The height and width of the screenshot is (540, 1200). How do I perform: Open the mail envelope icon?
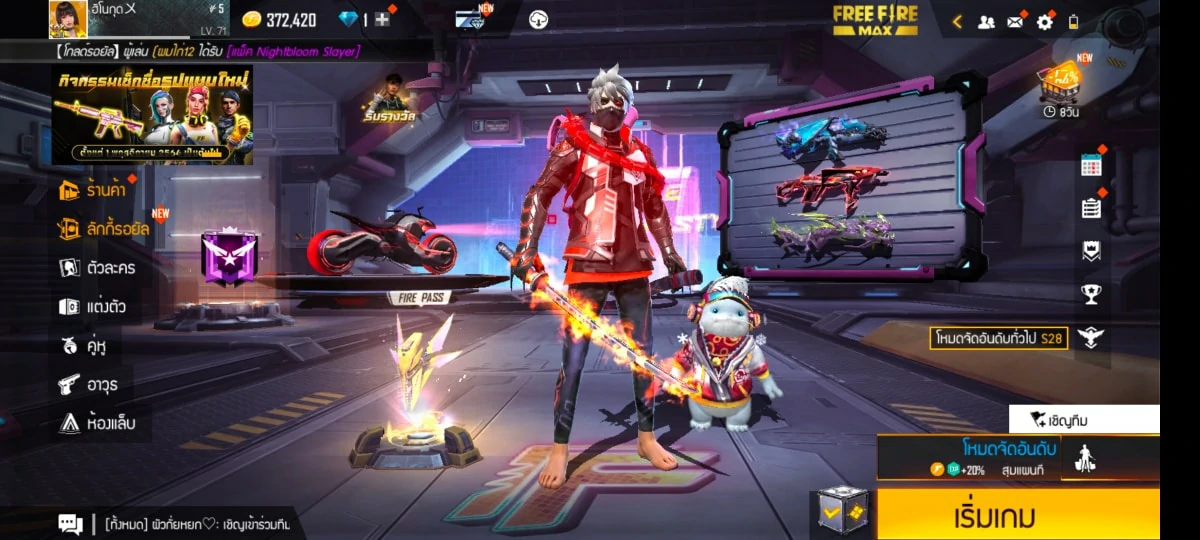click(x=1015, y=21)
